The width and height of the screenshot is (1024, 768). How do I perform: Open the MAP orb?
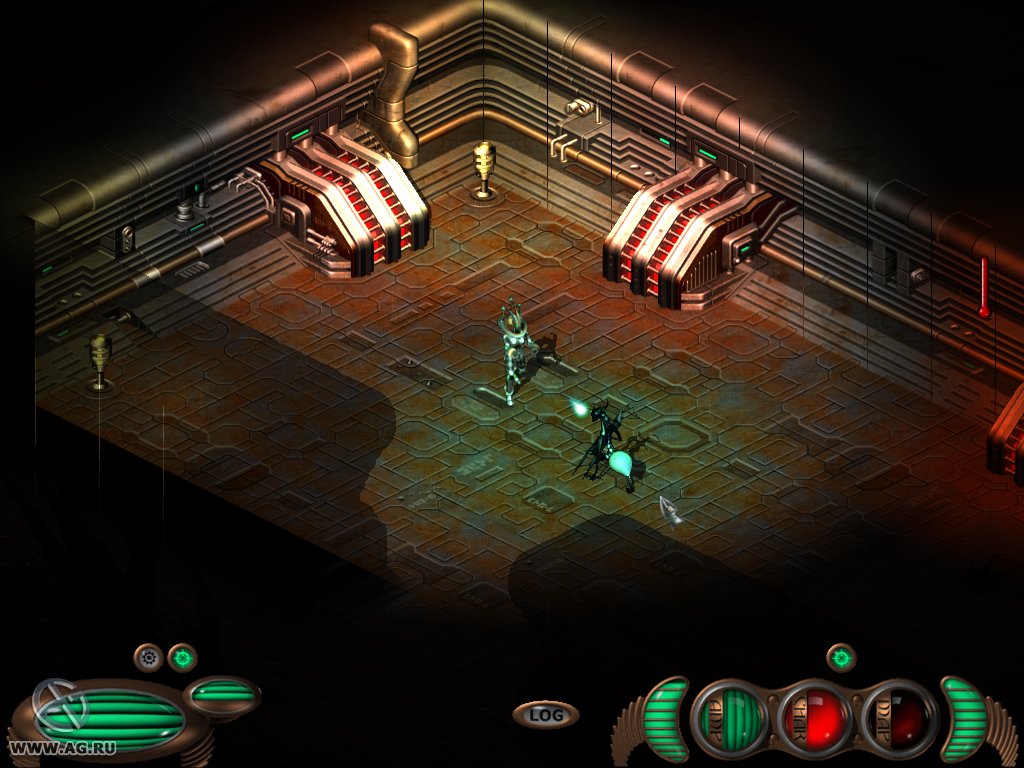[x=899, y=718]
